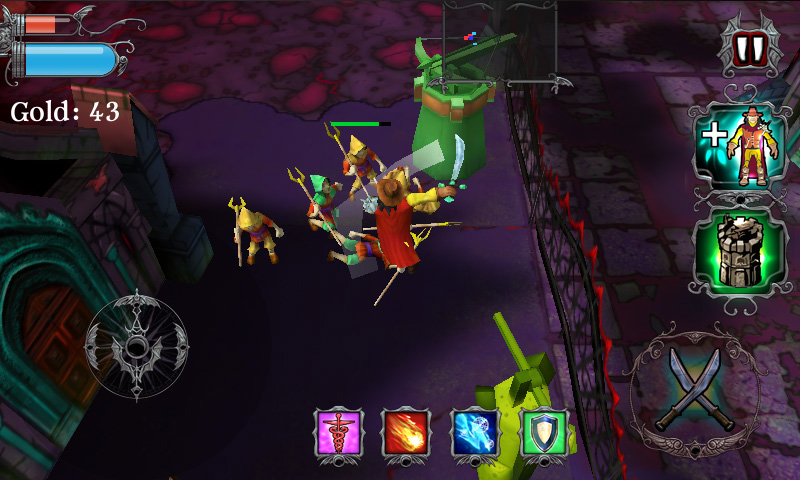Activate the green shield ability
Screen dimensions: 800x480
click(x=544, y=433)
